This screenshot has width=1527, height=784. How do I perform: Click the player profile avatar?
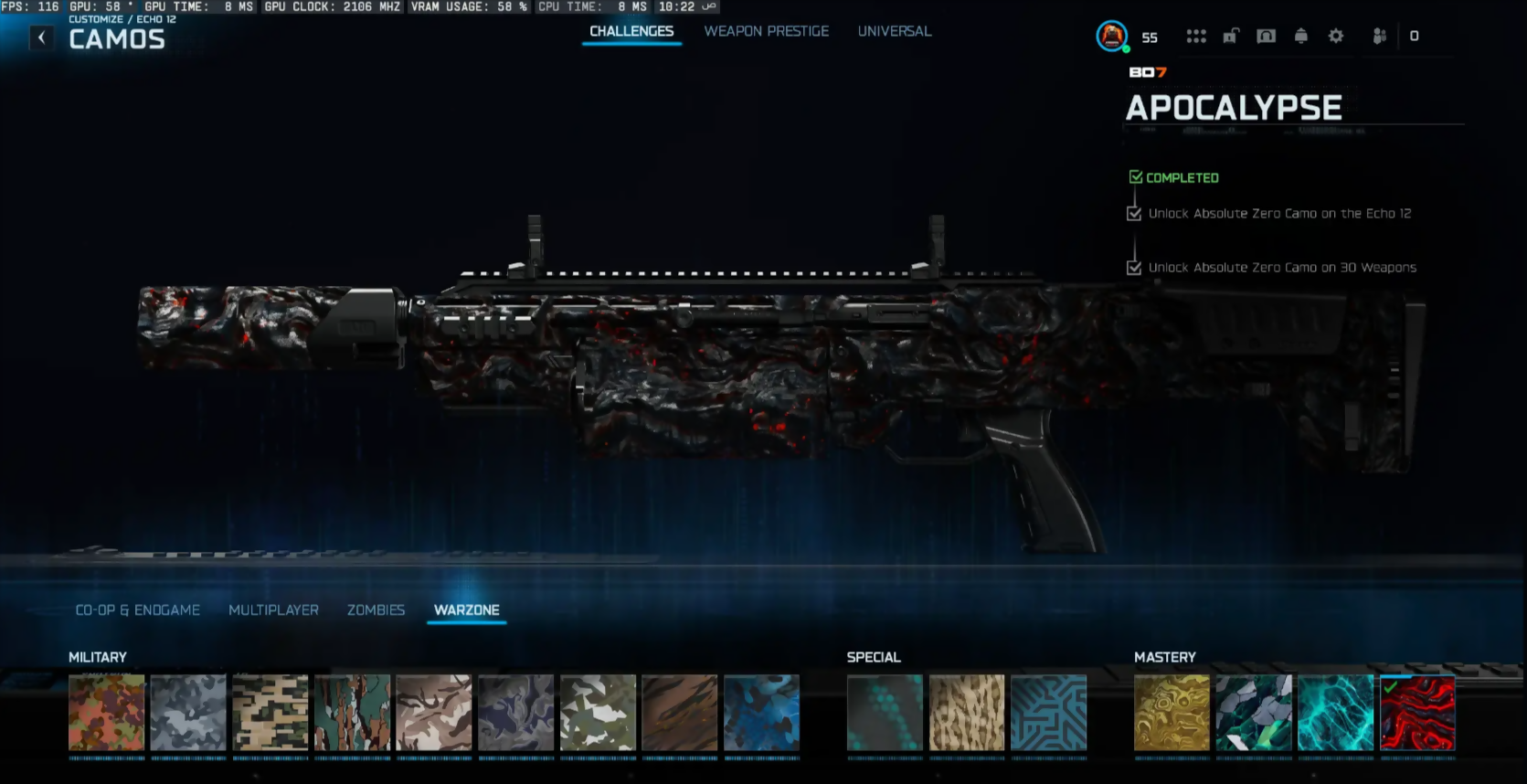pyautogui.click(x=1112, y=37)
